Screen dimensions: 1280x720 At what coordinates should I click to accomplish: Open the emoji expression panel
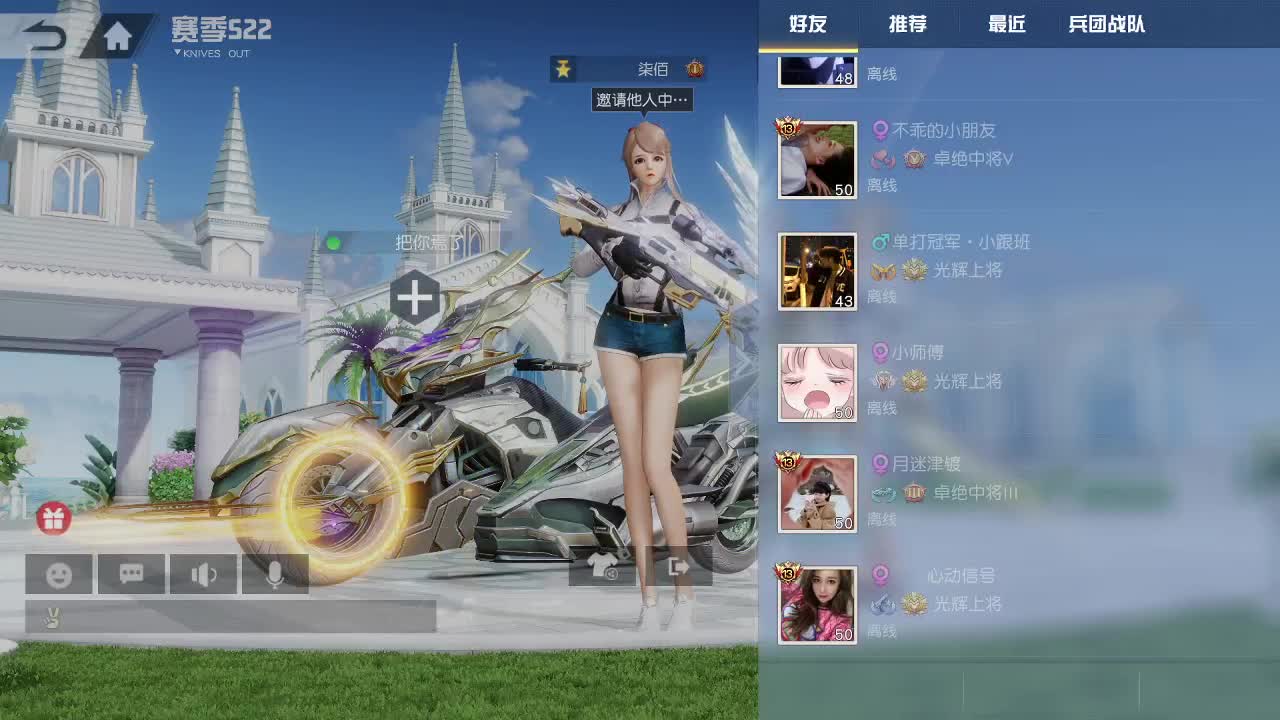click(58, 573)
